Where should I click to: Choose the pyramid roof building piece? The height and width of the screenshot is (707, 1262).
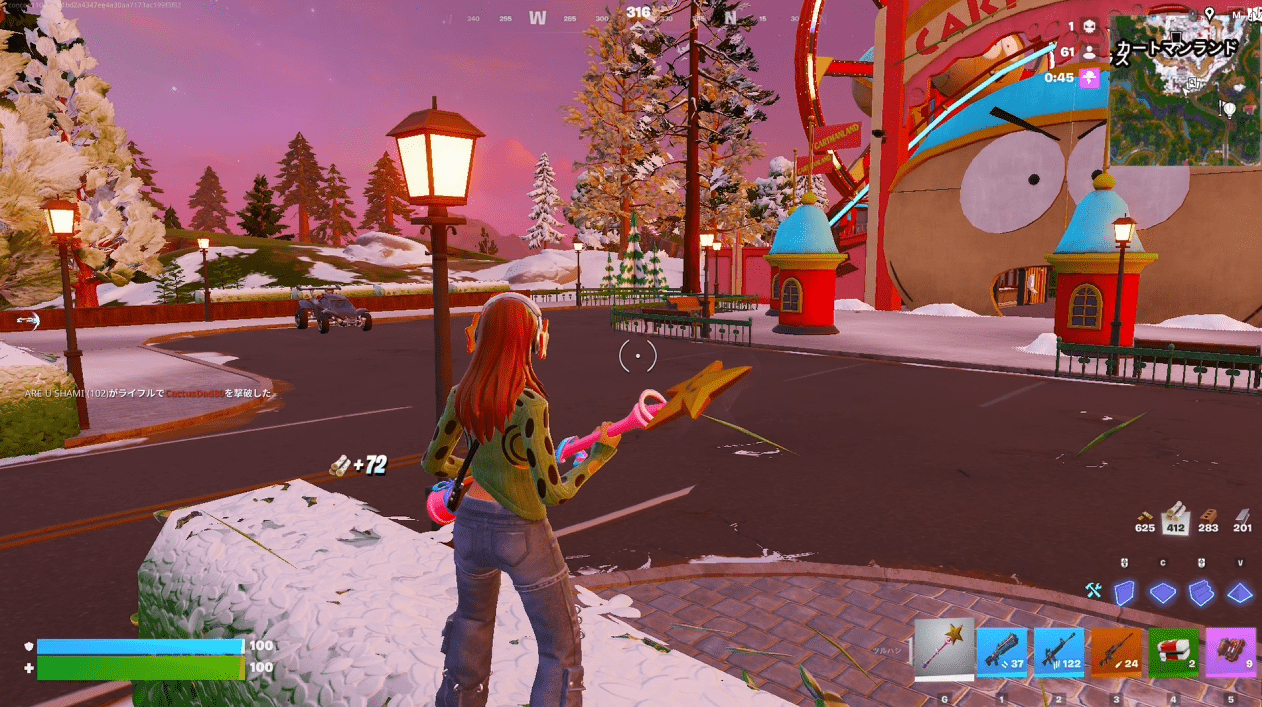tap(1240, 593)
